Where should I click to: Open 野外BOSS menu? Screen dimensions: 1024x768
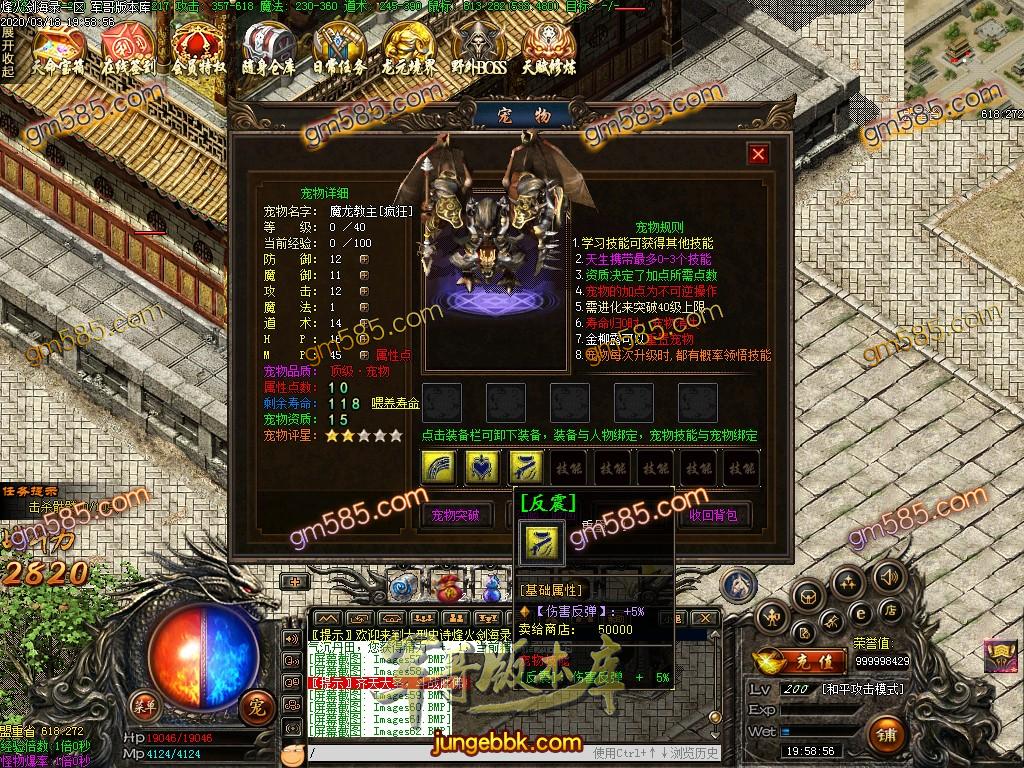click(x=478, y=47)
